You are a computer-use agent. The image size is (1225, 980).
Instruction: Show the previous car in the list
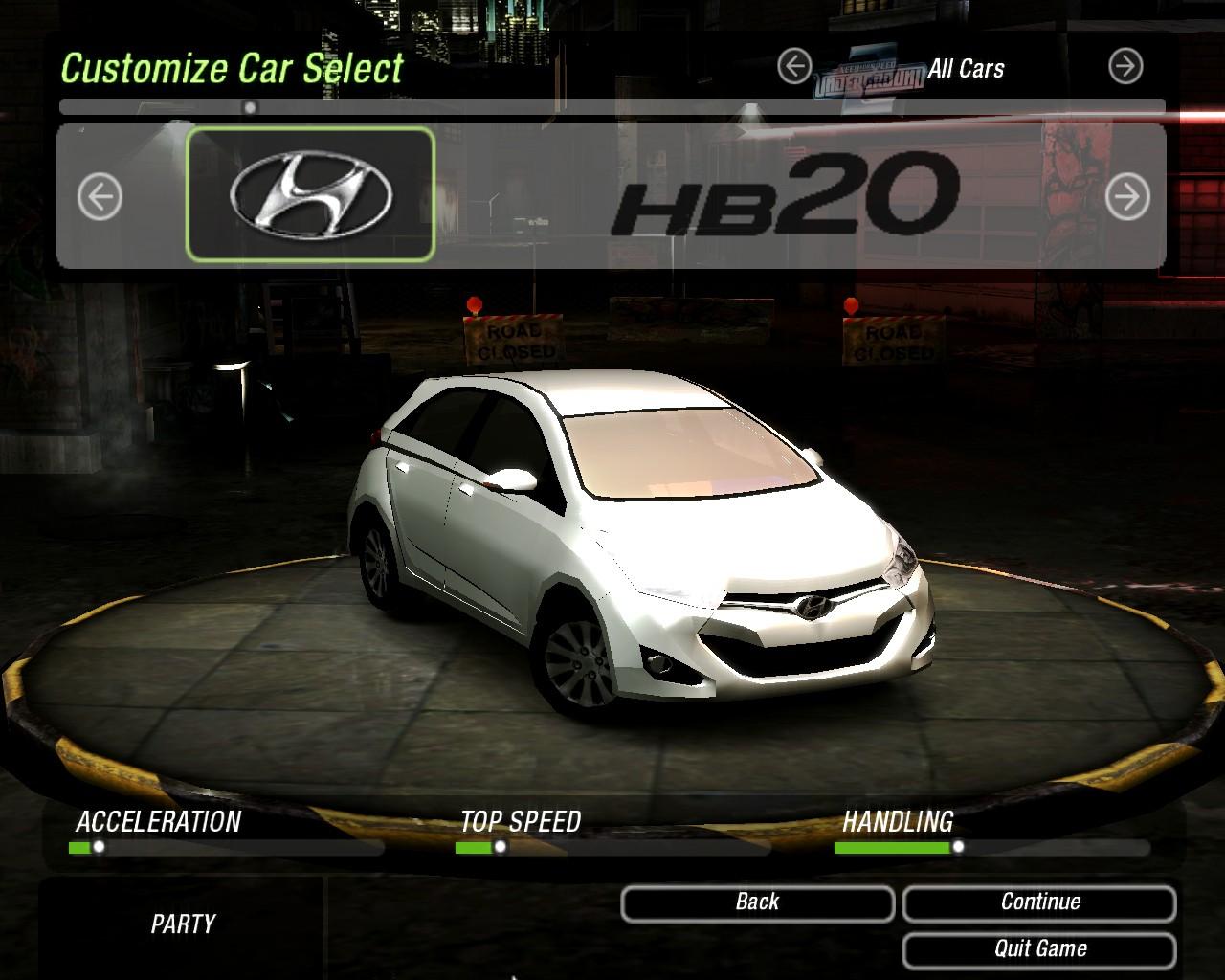100,197
